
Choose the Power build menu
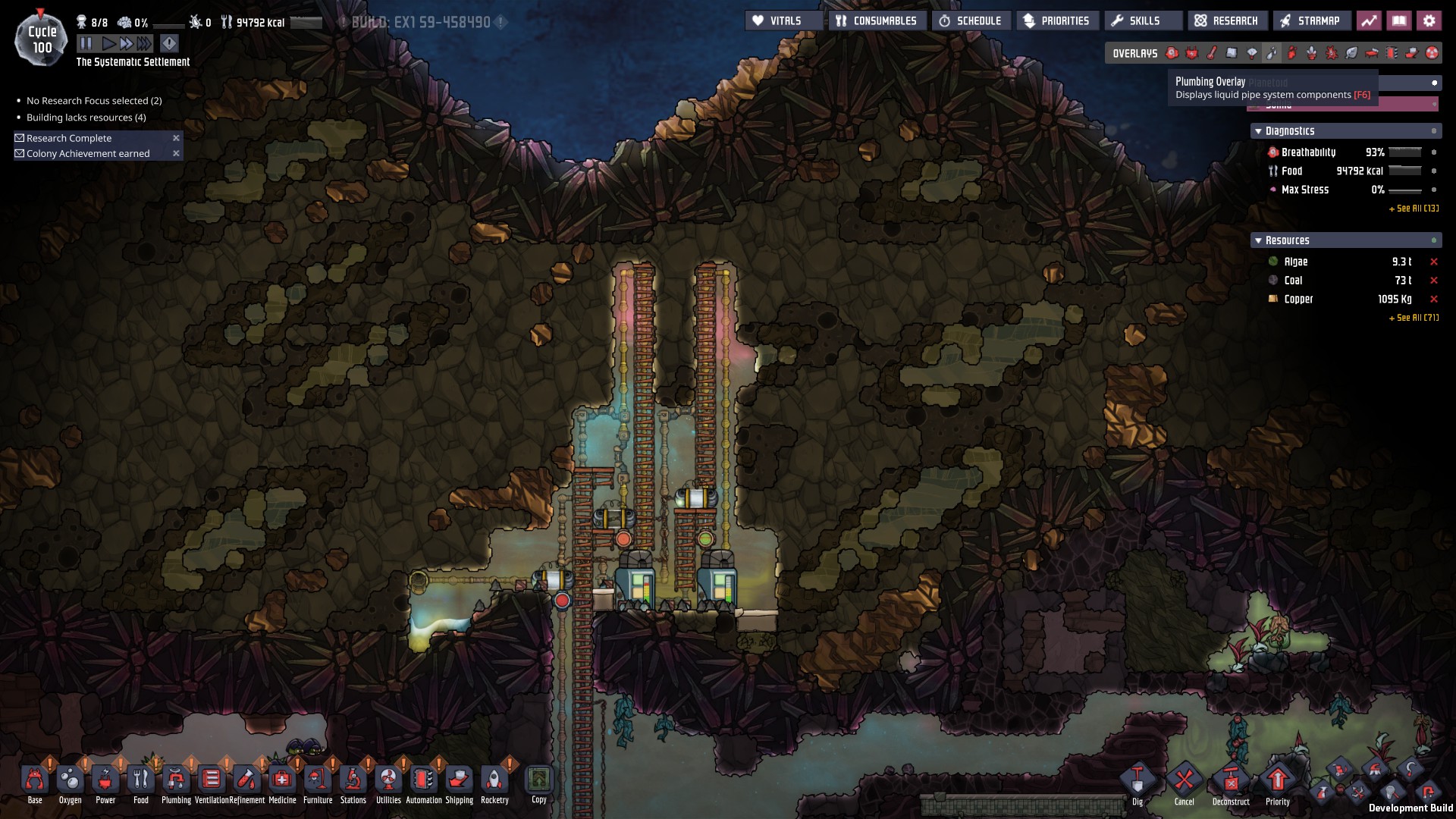tap(105, 781)
